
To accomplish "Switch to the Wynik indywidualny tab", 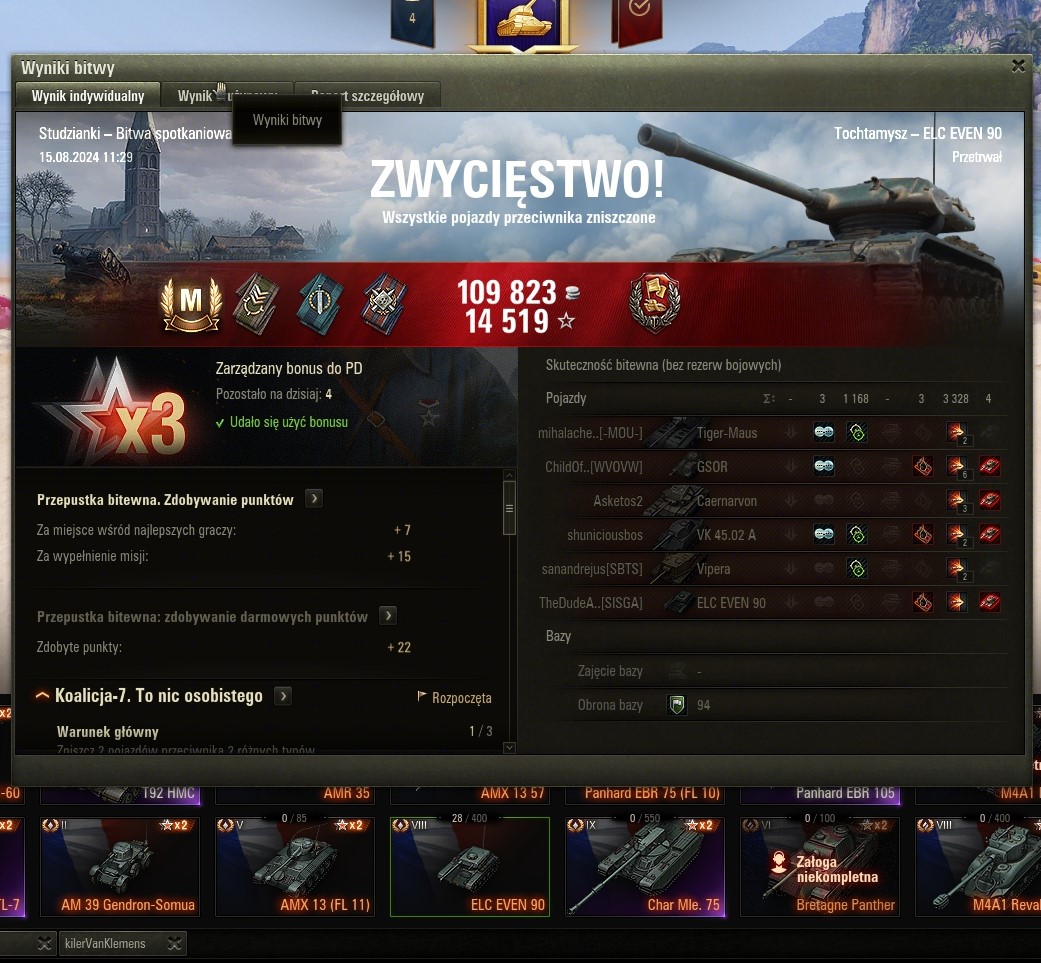I will (x=88, y=96).
